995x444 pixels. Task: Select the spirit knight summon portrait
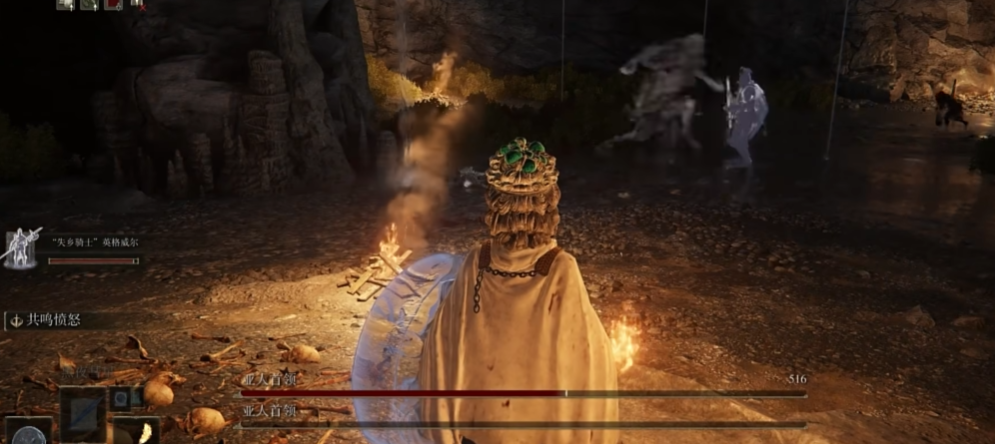[22, 249]
